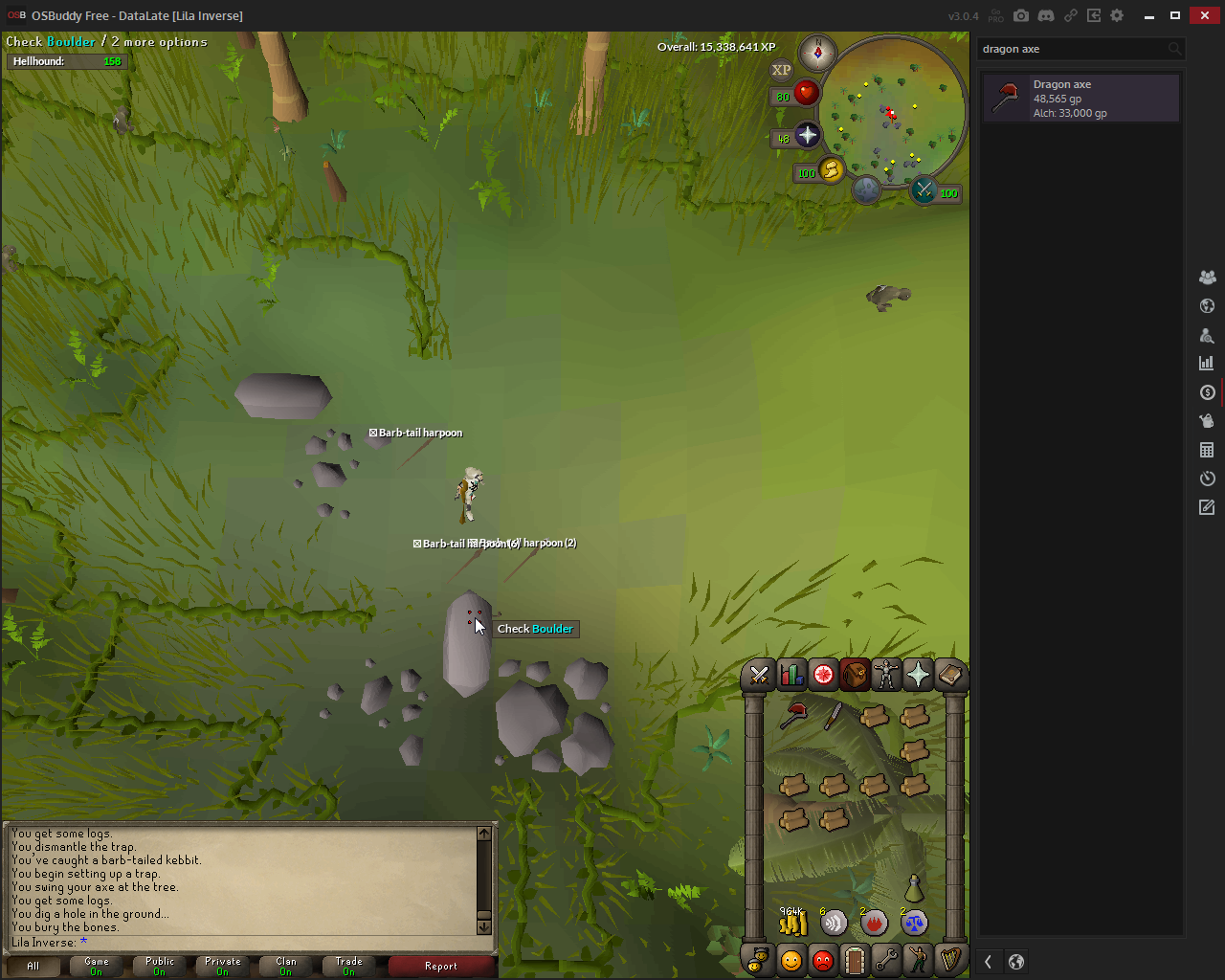Open the wrench Settings tab
Viewport: 1225px width, 980px height.
click(886, 960)
